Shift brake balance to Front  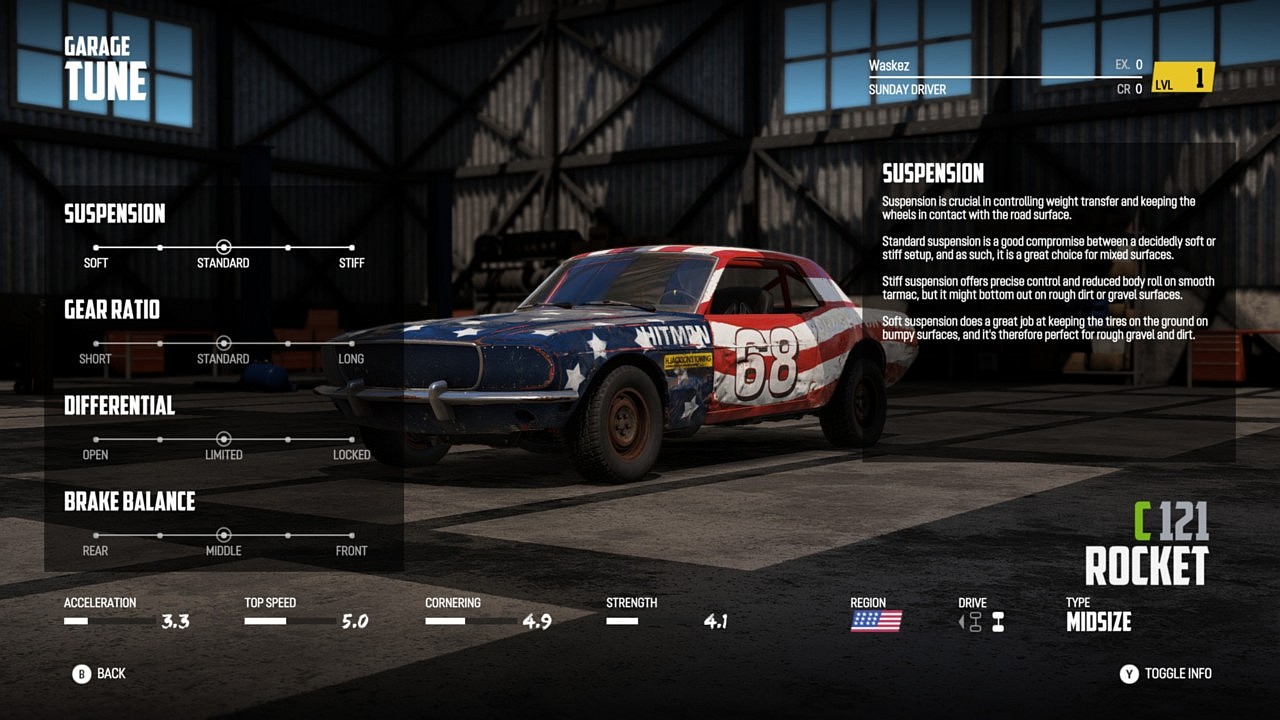pyautogui.click(x=351, y=535)
